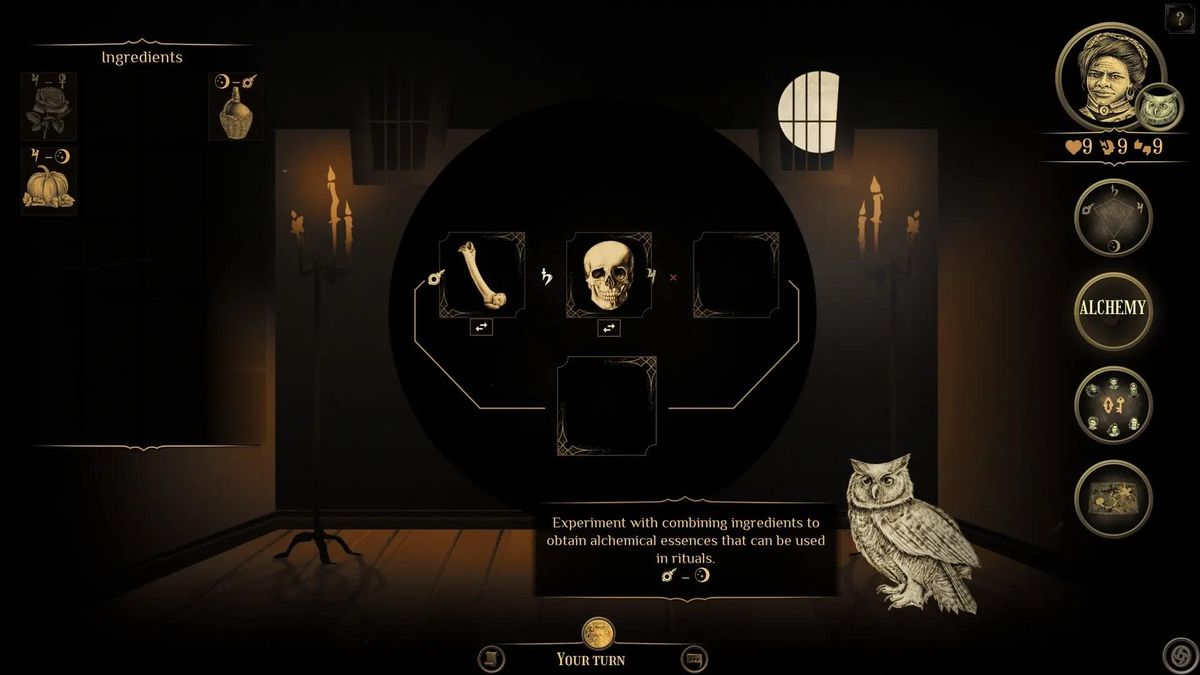Image resolution: width=1200 pixels, height=675 pixels.
Task: Open the map button
Action: (1113, 498)
